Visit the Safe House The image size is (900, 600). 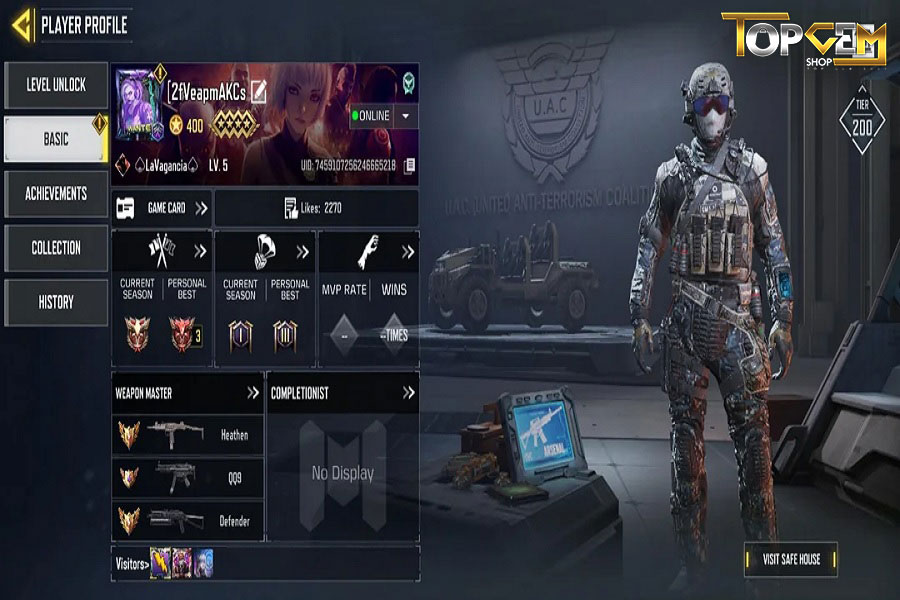[x=790, y=559]
